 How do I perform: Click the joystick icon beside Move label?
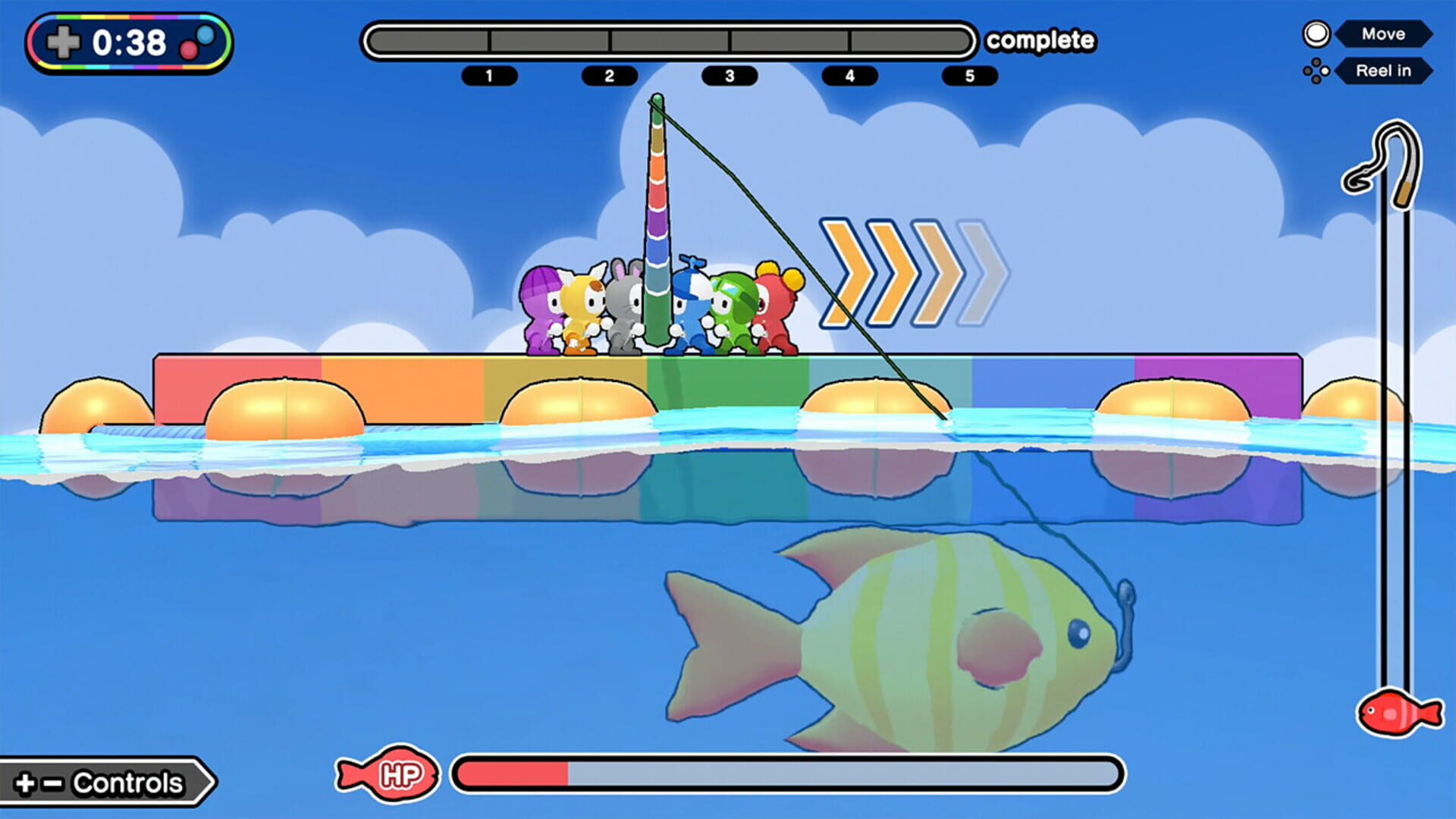(1317, 33)
